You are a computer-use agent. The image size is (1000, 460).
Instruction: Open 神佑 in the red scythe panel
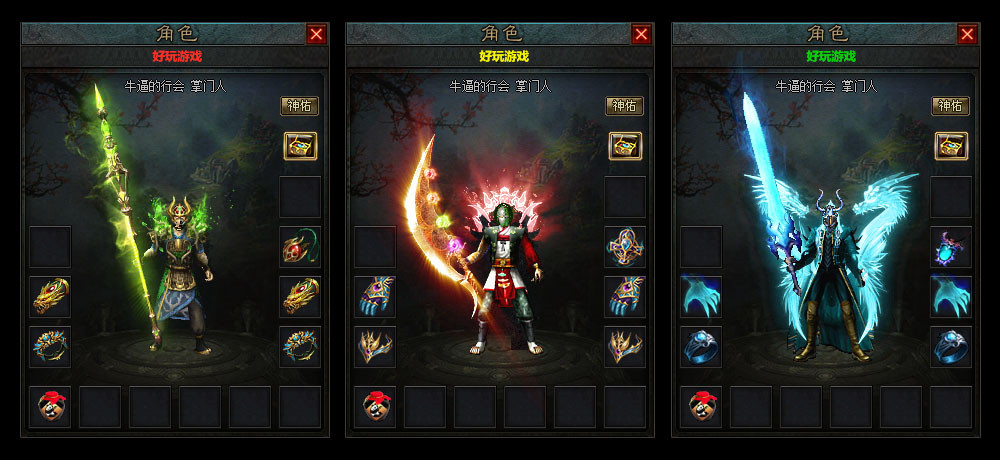624,106
